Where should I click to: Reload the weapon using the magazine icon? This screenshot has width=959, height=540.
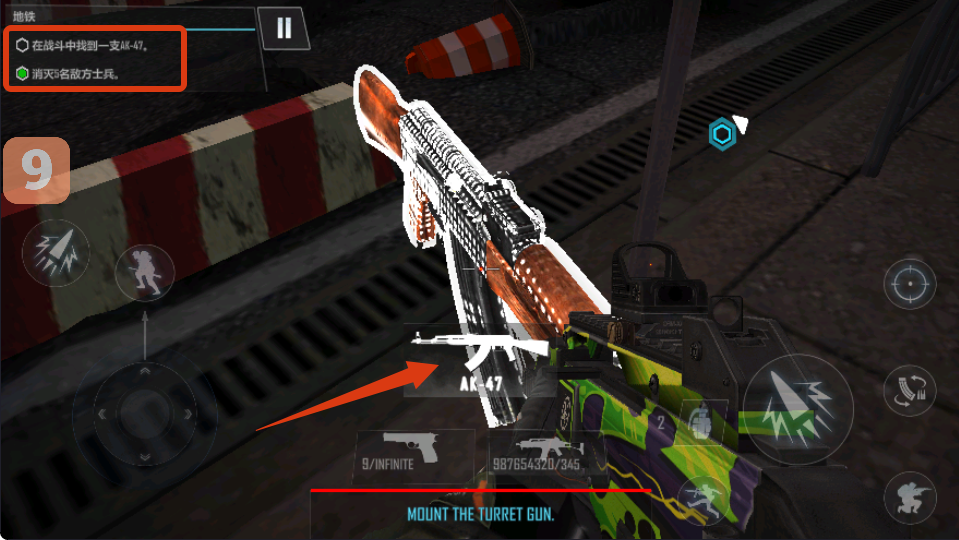[910, 391]
